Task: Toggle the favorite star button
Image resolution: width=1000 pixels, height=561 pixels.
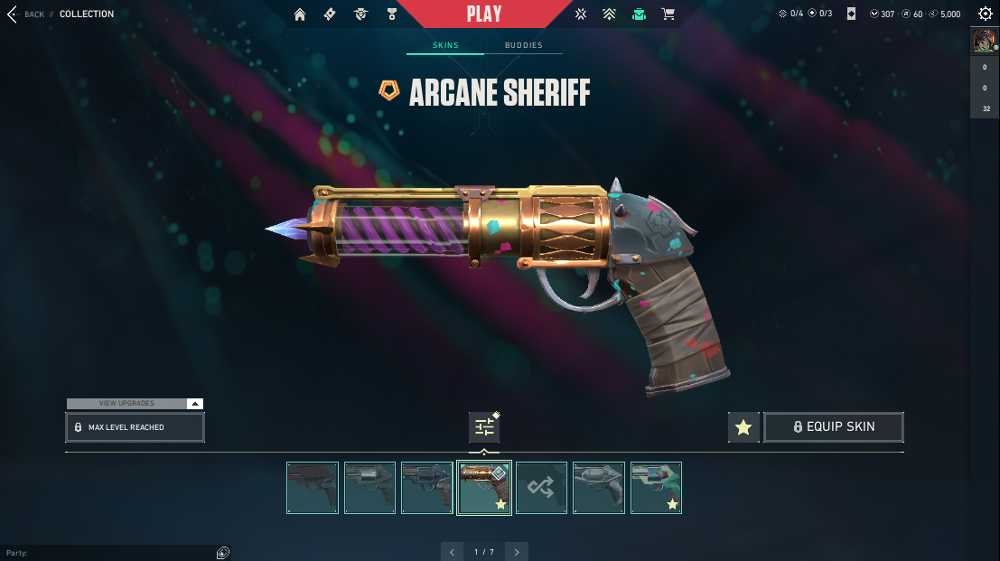Action: (743, 427)
